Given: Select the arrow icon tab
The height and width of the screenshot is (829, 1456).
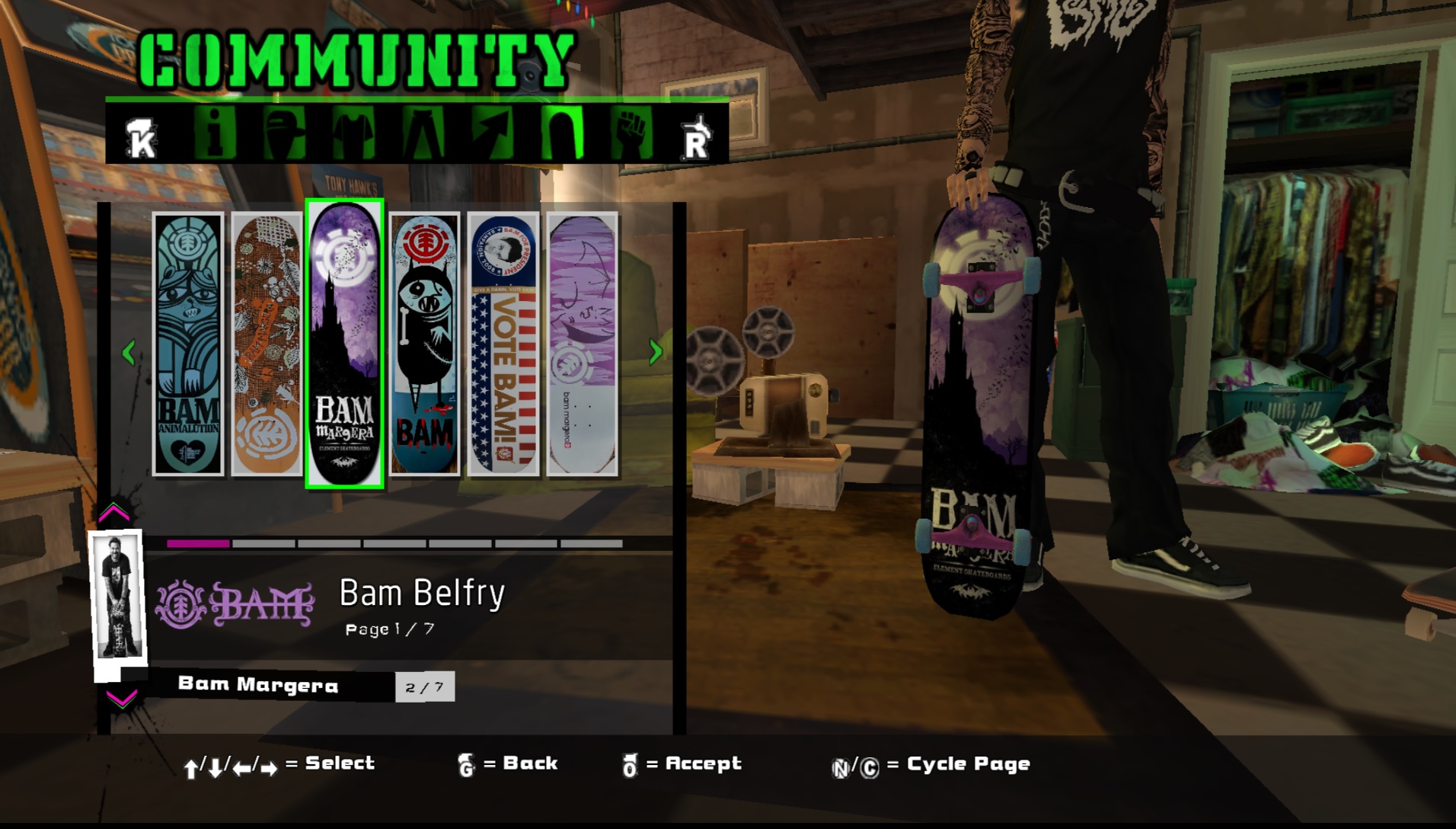Looking at the screenshot, I should click(493, 133).
